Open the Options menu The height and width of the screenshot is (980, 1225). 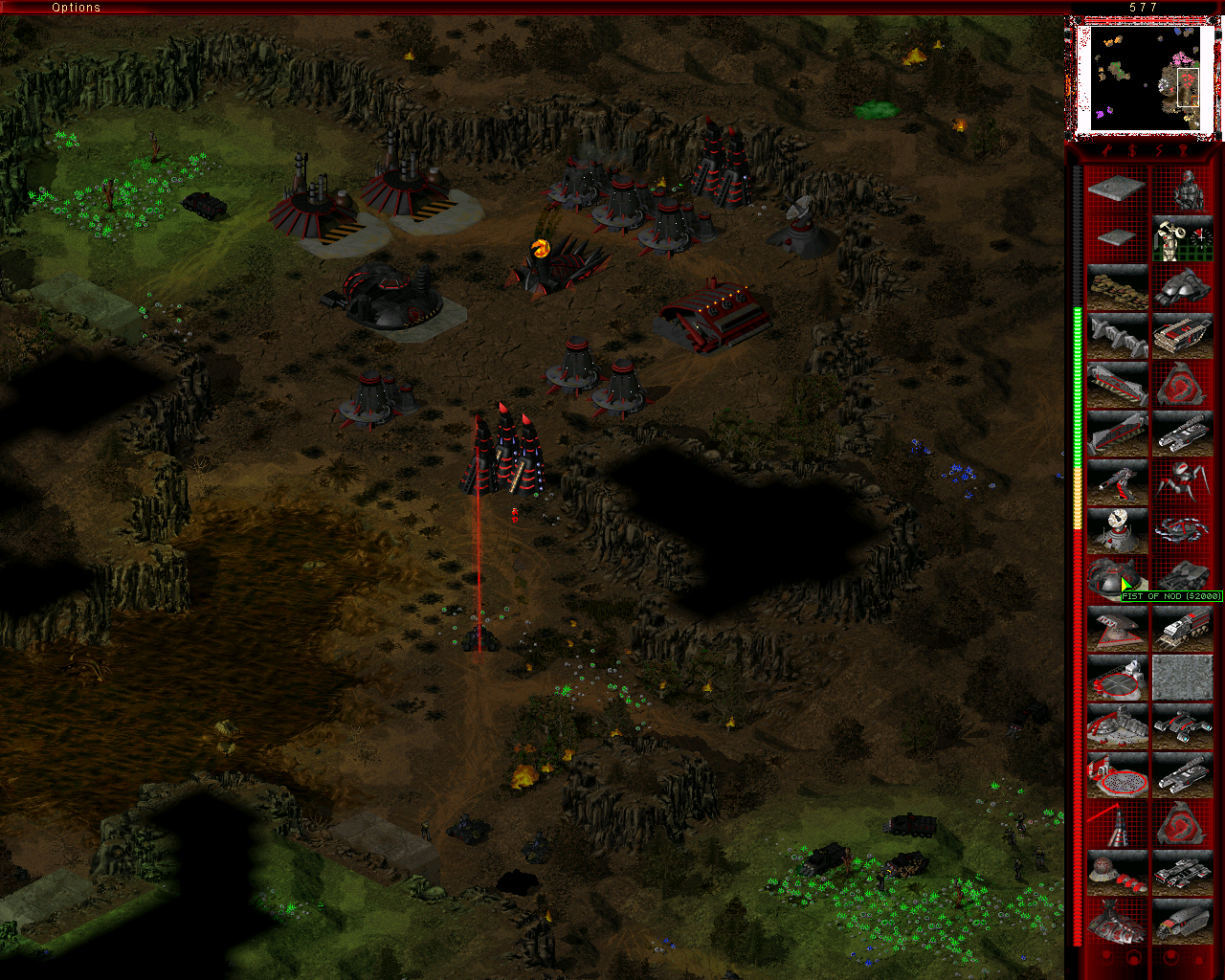tap(77, 8)
